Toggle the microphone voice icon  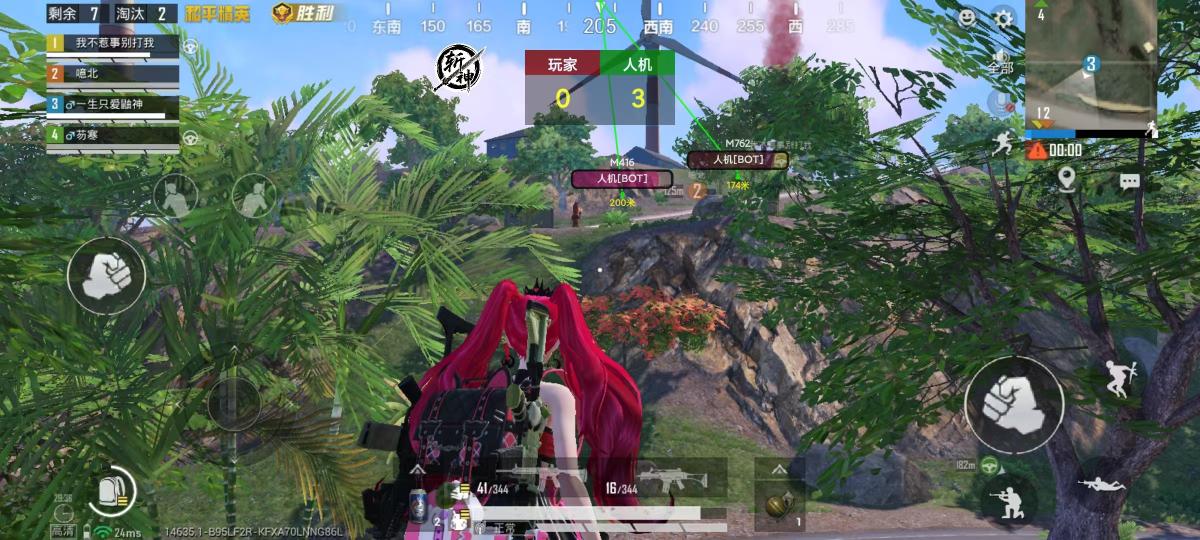click(x=999, y=102)
